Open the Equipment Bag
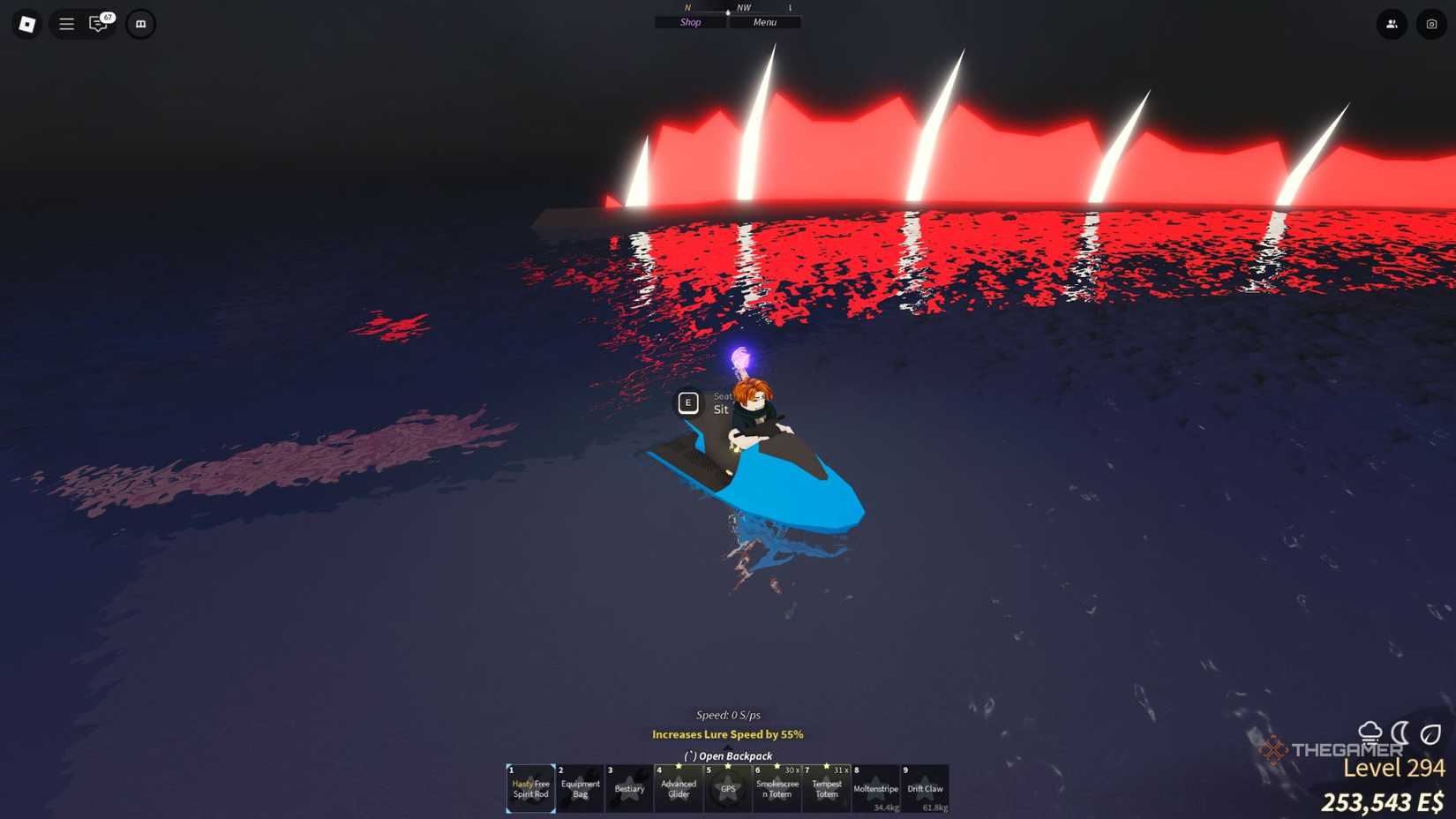1456x819 pixels. [x=580, y=788]
